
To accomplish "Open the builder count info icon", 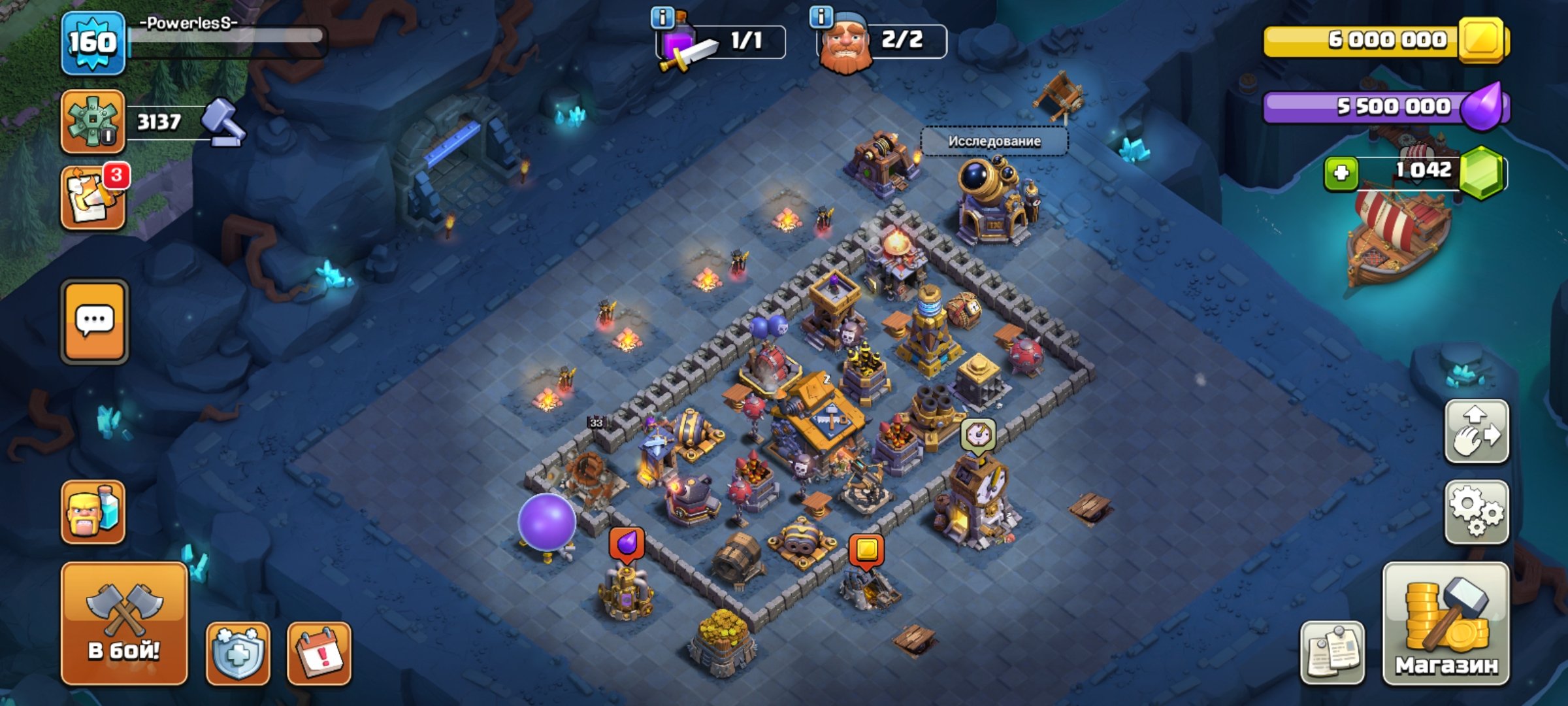I will click(821, 16).
